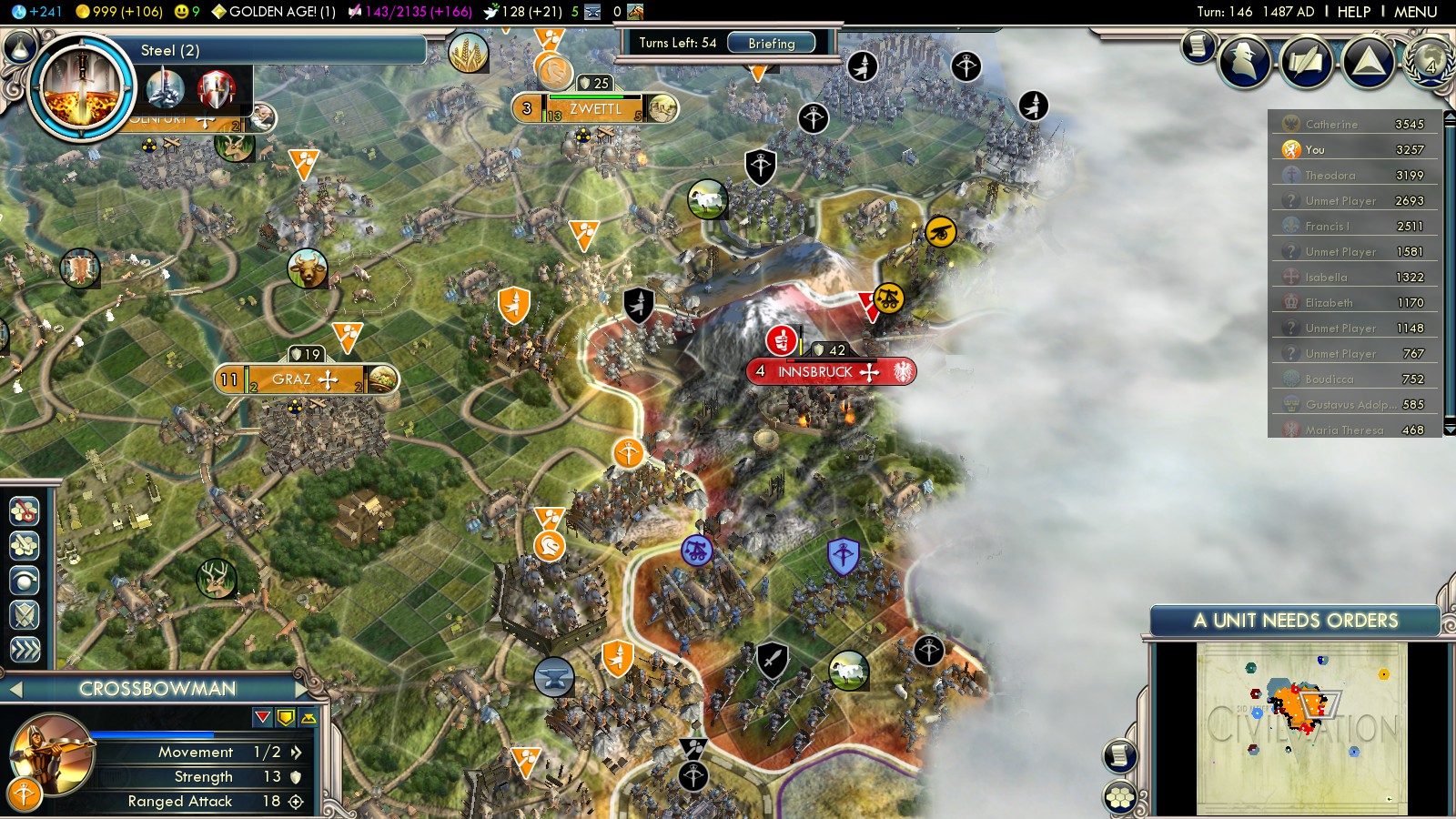This screenshot has height=819, width=1456.
Task: Choose the fortify crossed-swords shield action
Action: click(25, 616)
